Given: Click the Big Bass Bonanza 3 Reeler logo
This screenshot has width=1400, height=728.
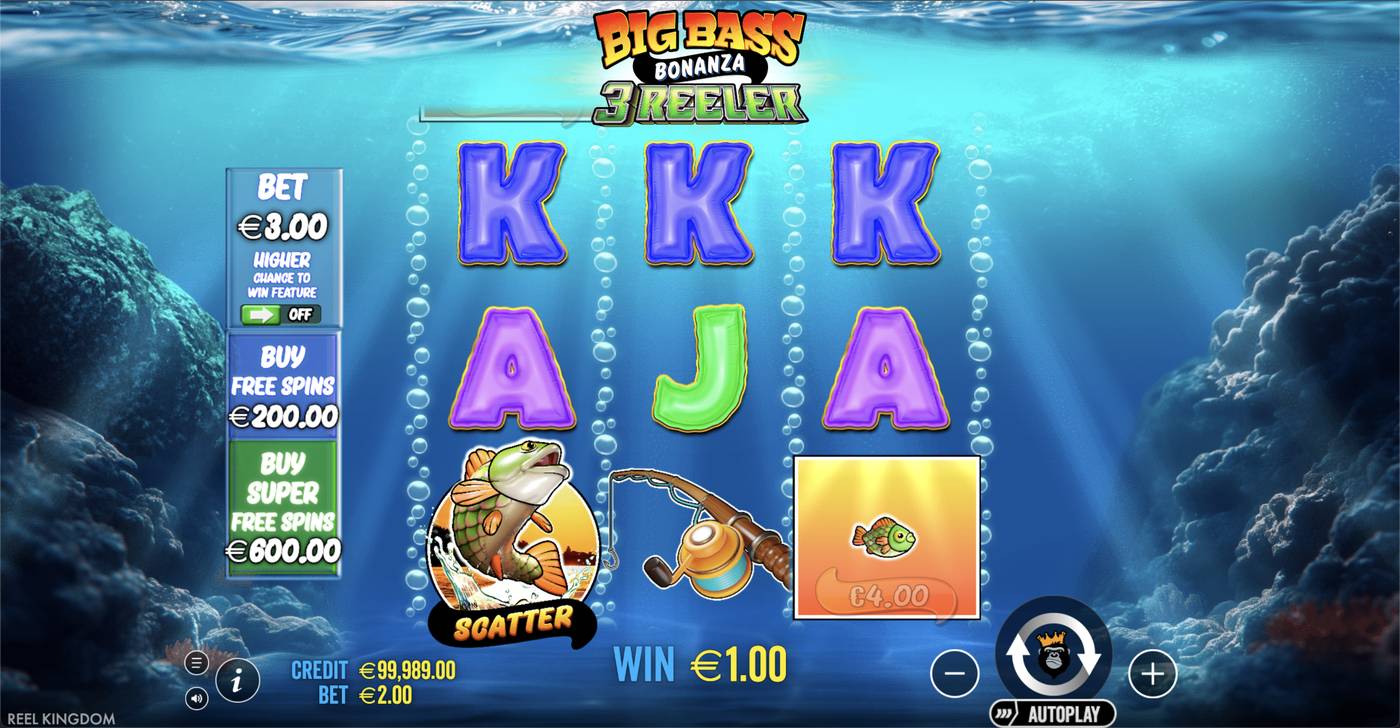Looking at the screenshot, I should [x=700, y=60].
